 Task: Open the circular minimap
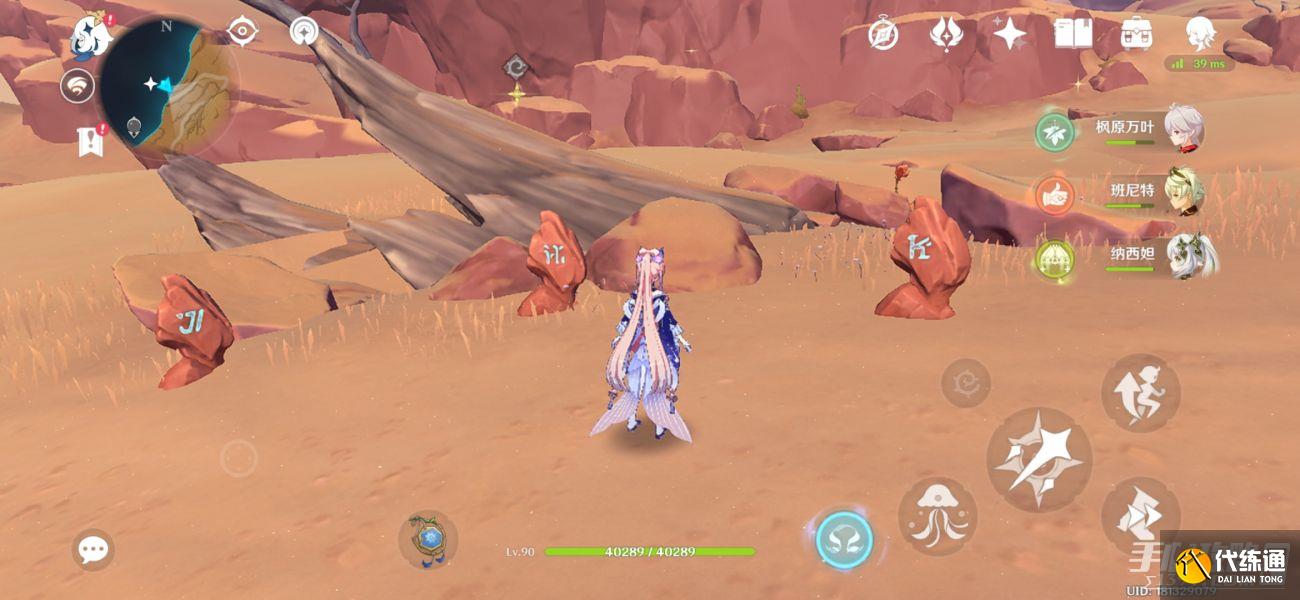coord(166,85)
